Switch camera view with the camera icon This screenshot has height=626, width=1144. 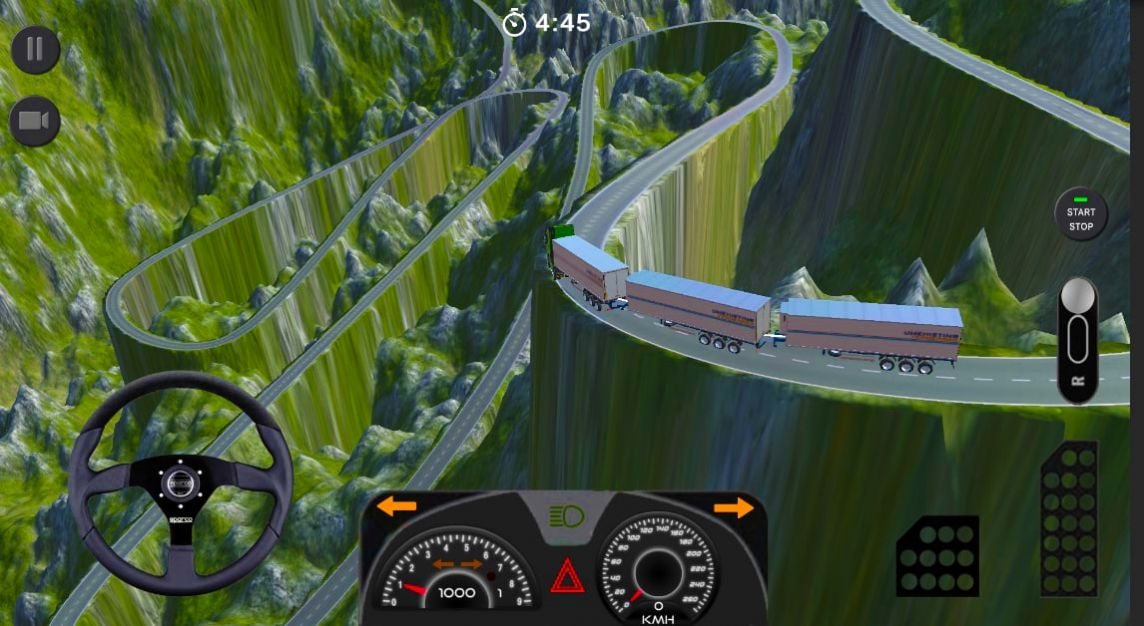coord(35,122)
